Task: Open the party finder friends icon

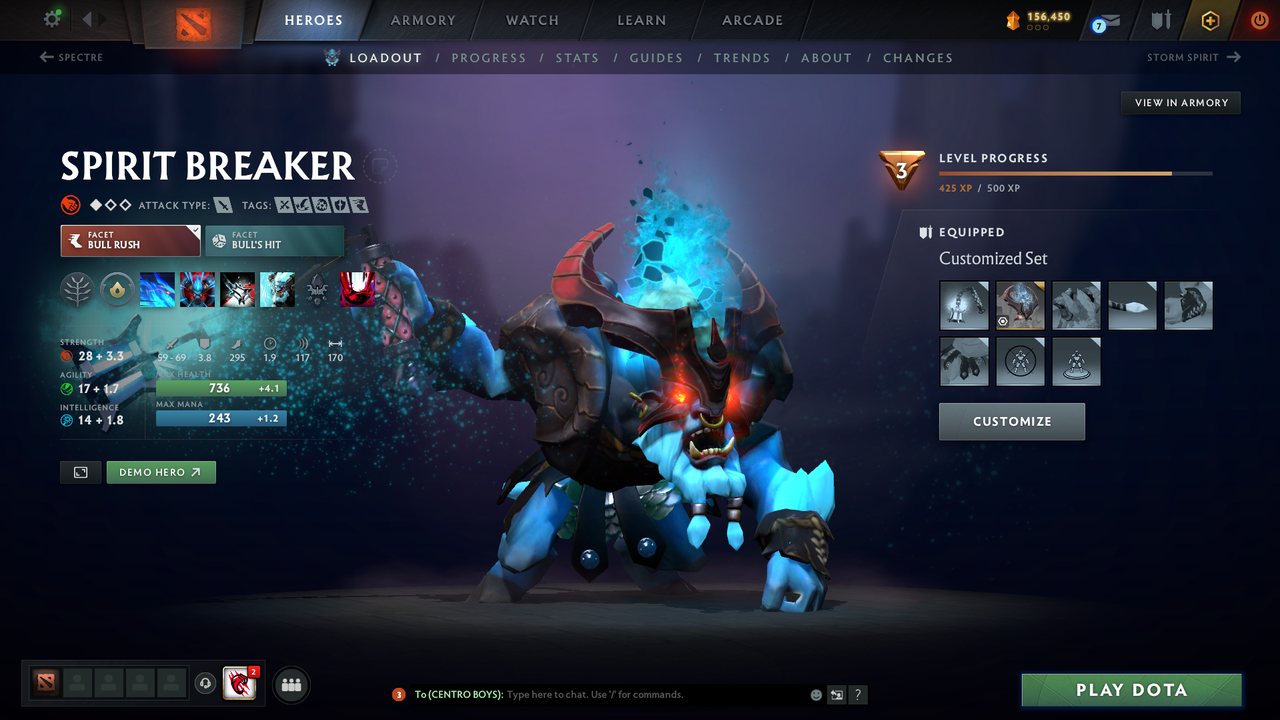Action: (290, 684)
